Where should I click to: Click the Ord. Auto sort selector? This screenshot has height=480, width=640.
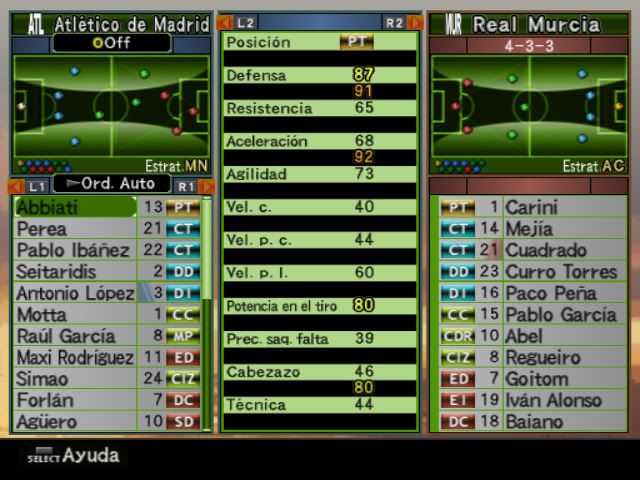coord(111,184)
